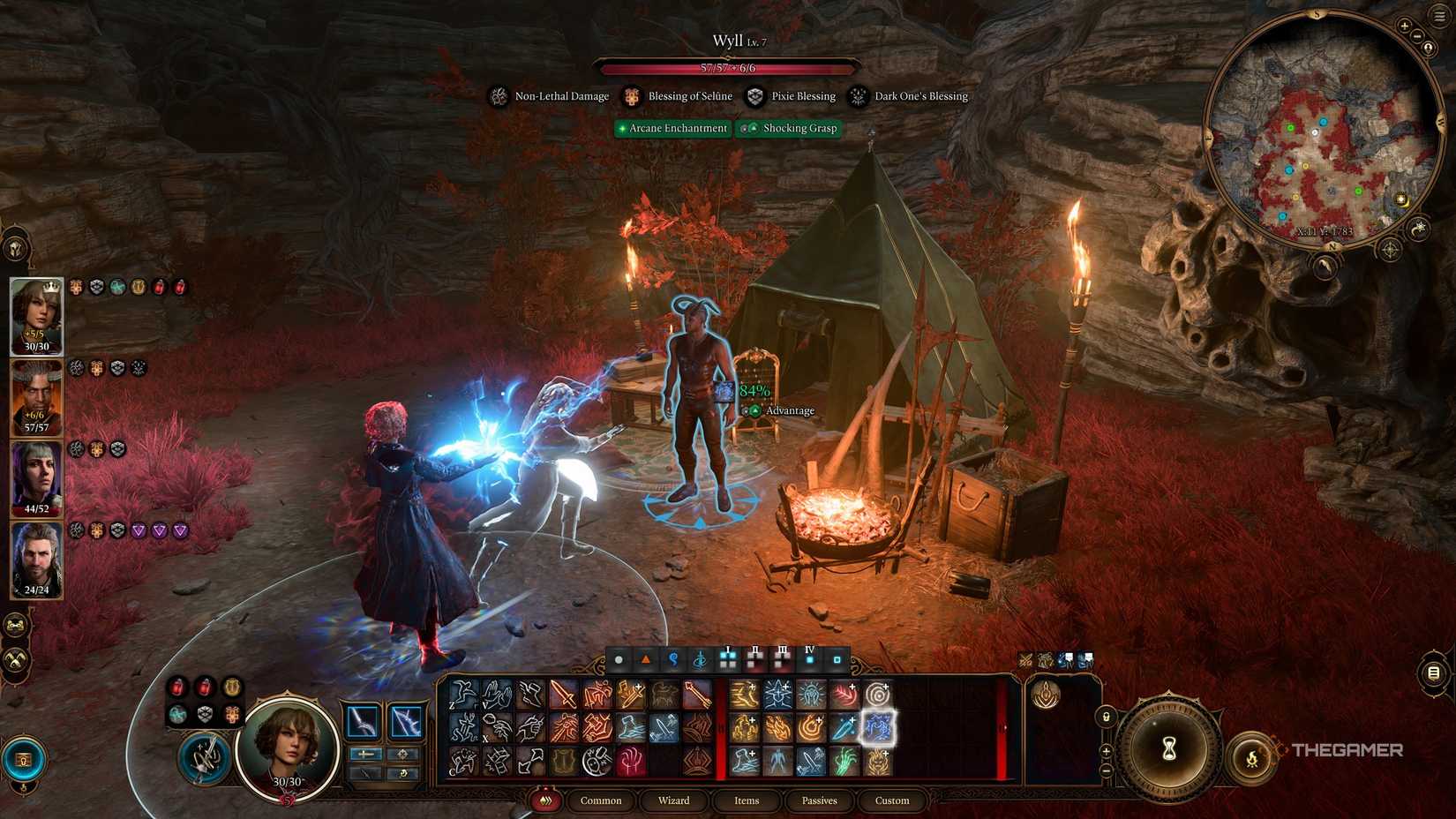Remove a hotbar row with the minus button

click(1106, 770)
